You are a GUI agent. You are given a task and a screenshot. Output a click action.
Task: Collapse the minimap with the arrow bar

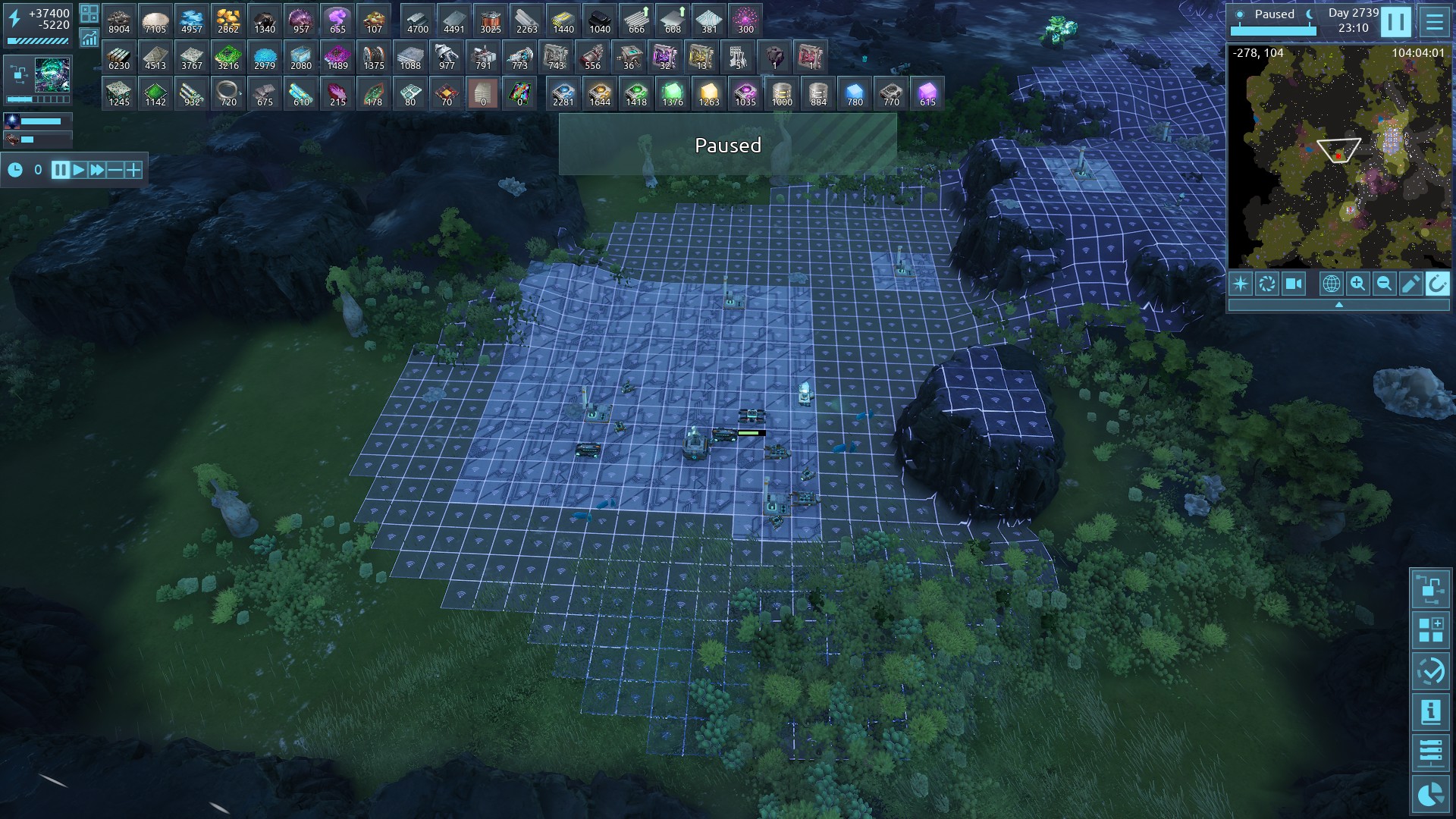(x=1338, y=305)
